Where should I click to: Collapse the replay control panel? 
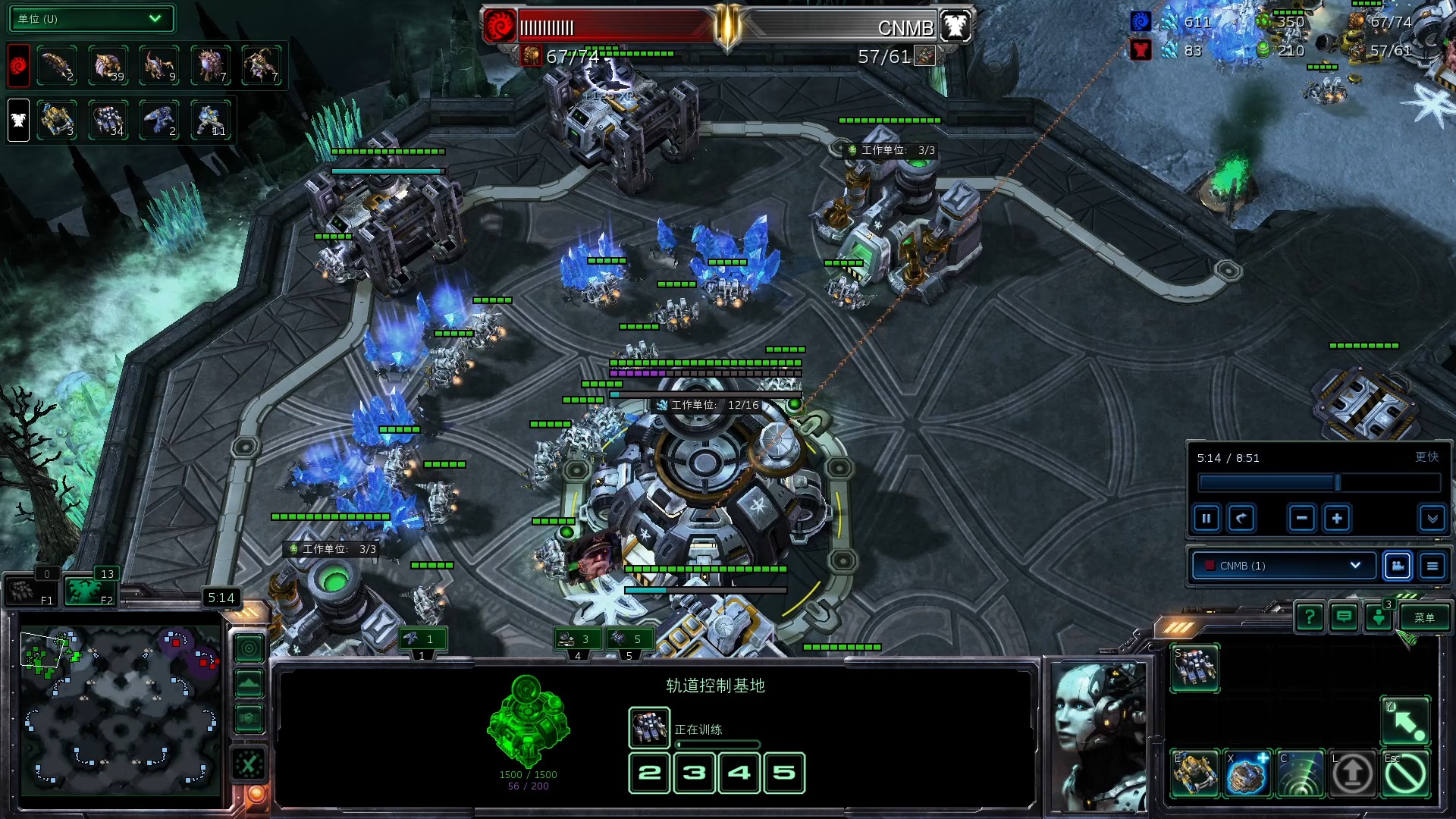(1432, 519)
